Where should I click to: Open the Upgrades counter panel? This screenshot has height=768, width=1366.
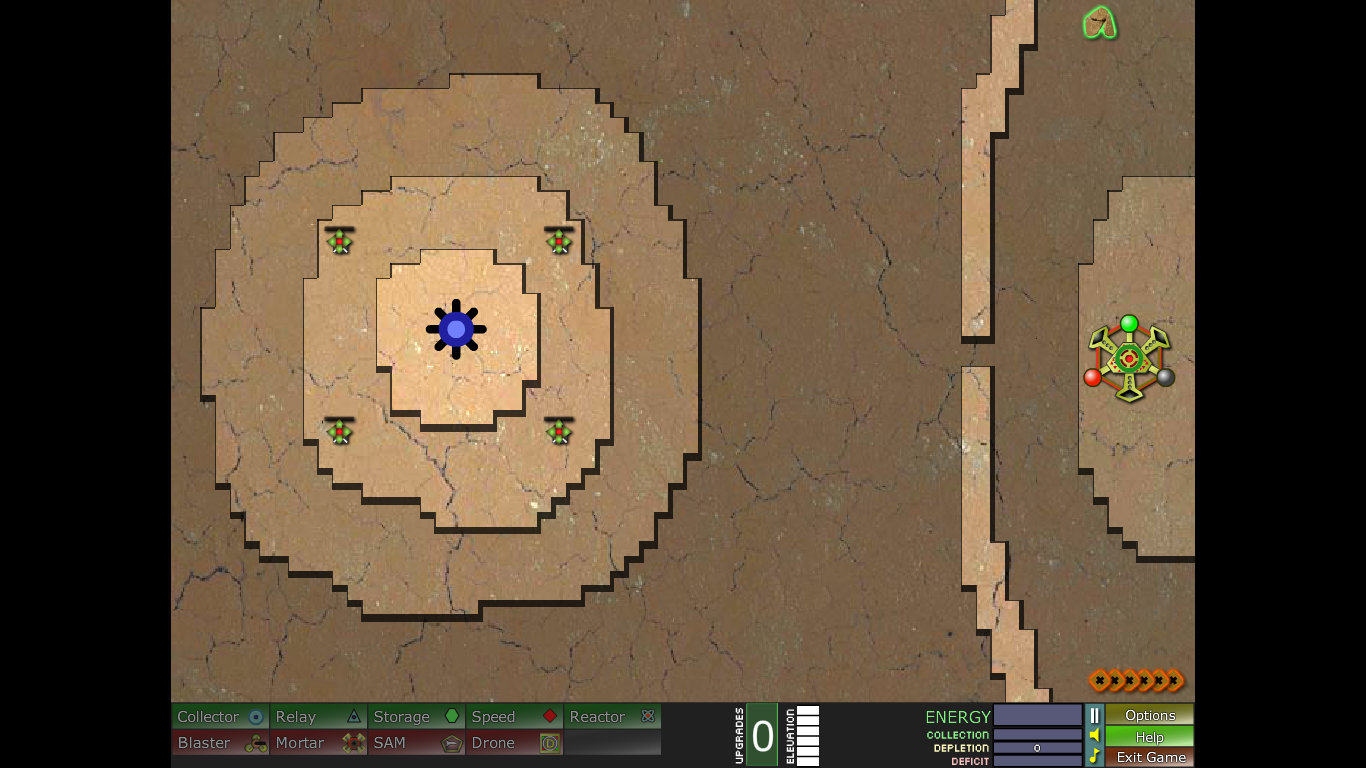(x=762, y=736)
